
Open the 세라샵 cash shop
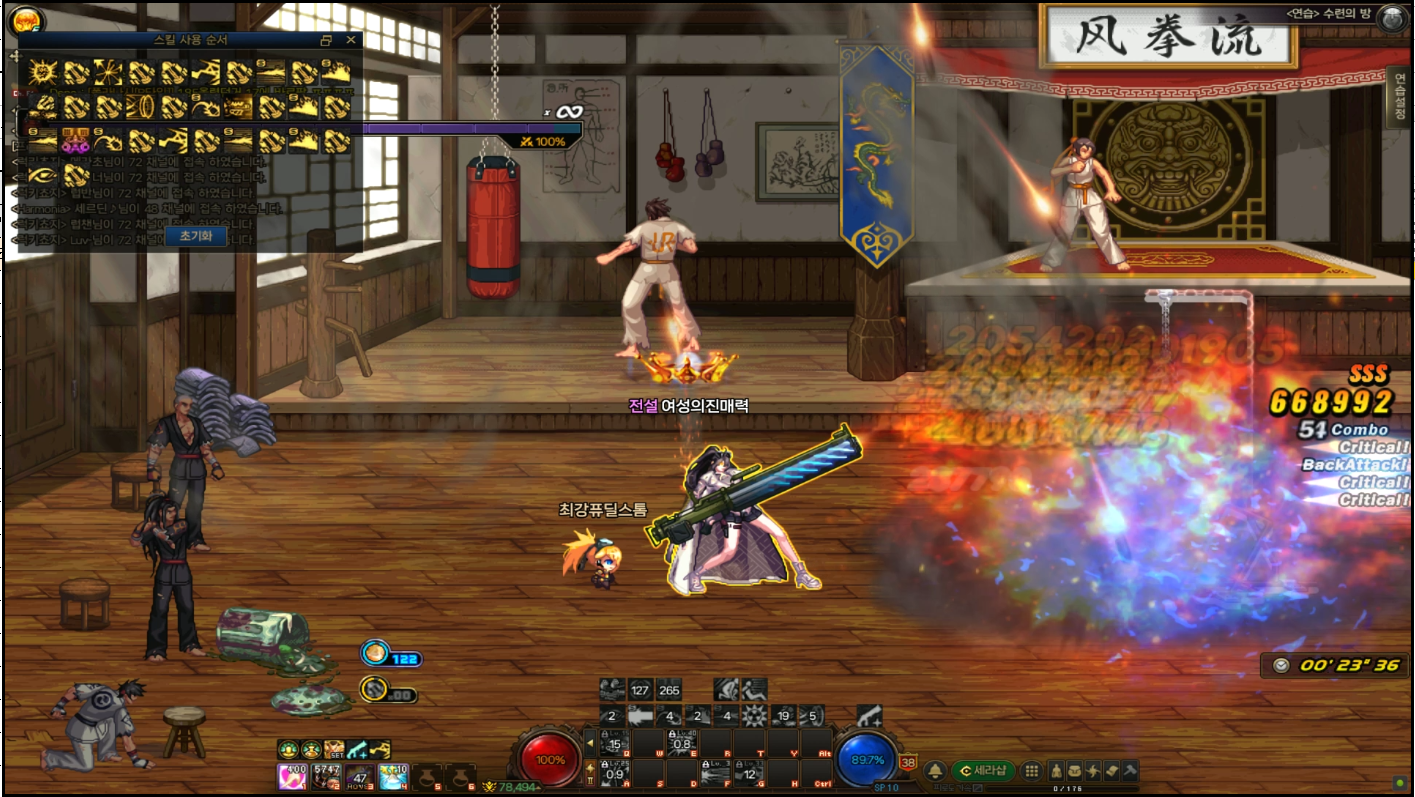pos(982,771)
